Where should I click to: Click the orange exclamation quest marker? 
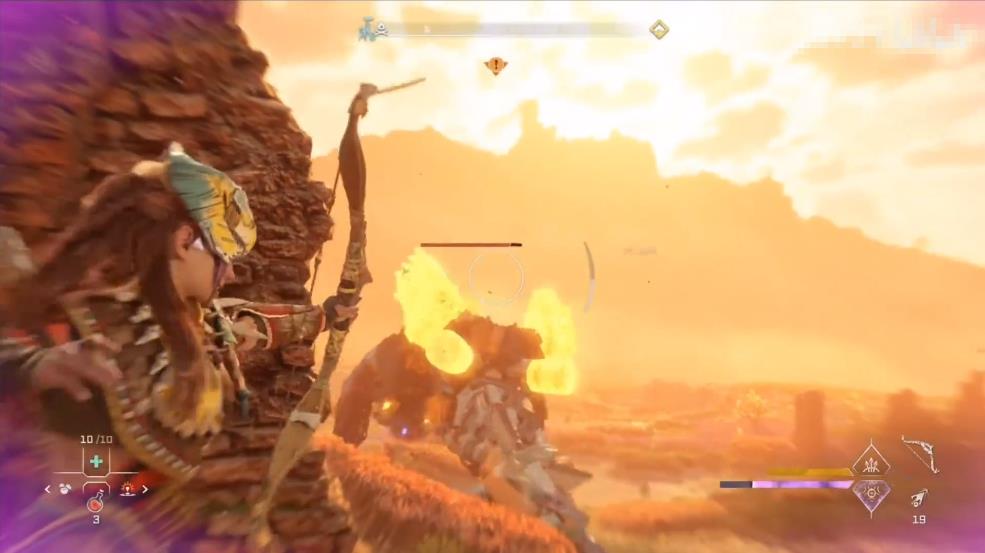coord(495,66)
